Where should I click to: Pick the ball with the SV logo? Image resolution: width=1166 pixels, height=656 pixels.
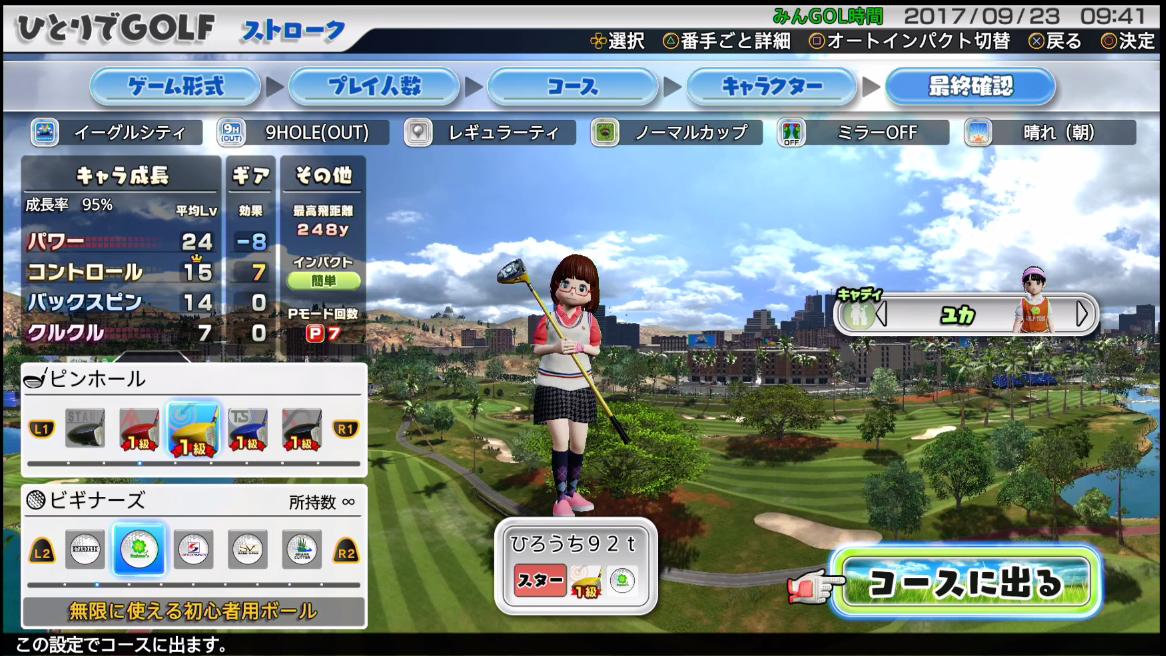click(x=247, y=549)
